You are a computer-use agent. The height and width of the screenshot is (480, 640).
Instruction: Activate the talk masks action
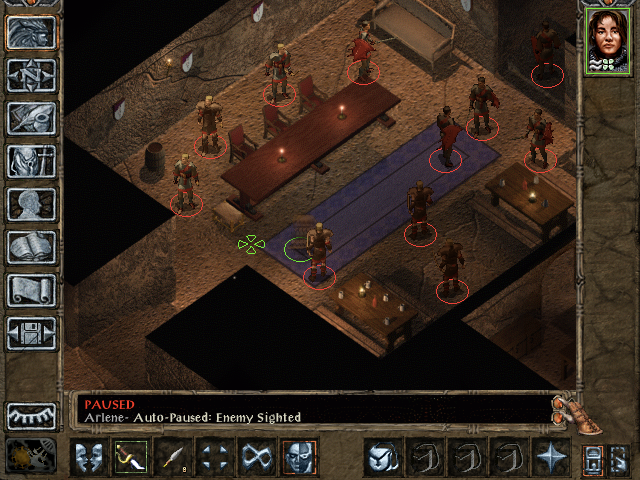point(88,457)
